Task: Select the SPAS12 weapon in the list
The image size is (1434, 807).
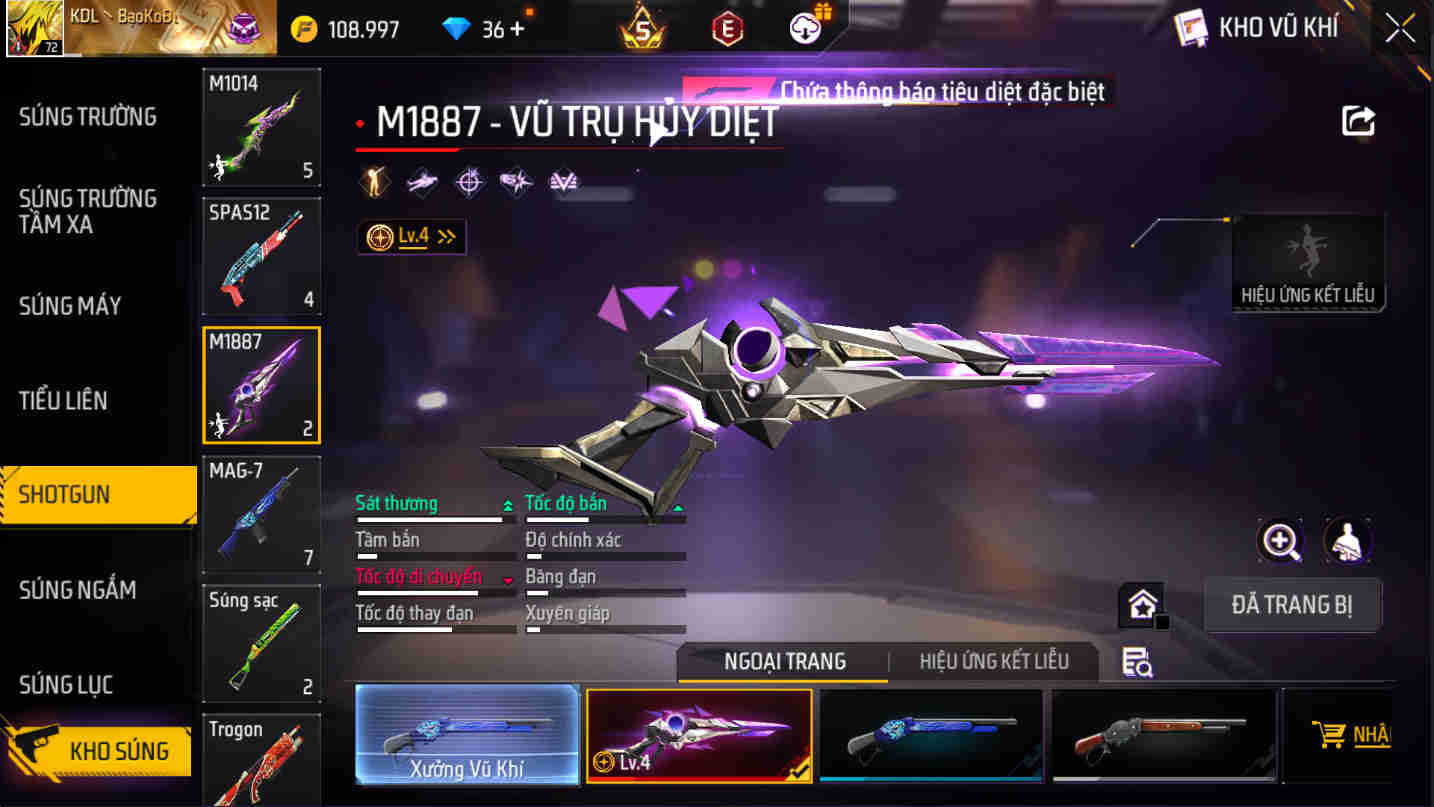Action: point(261,257)
